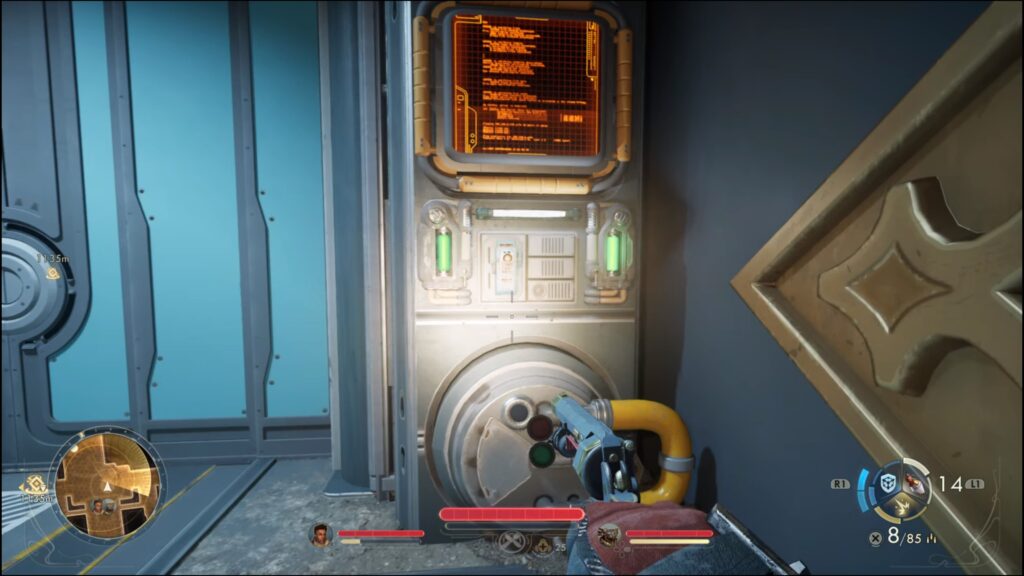
Task: Select the creature companion portrait
Action: pyautogui.click(x=607, y=536)
